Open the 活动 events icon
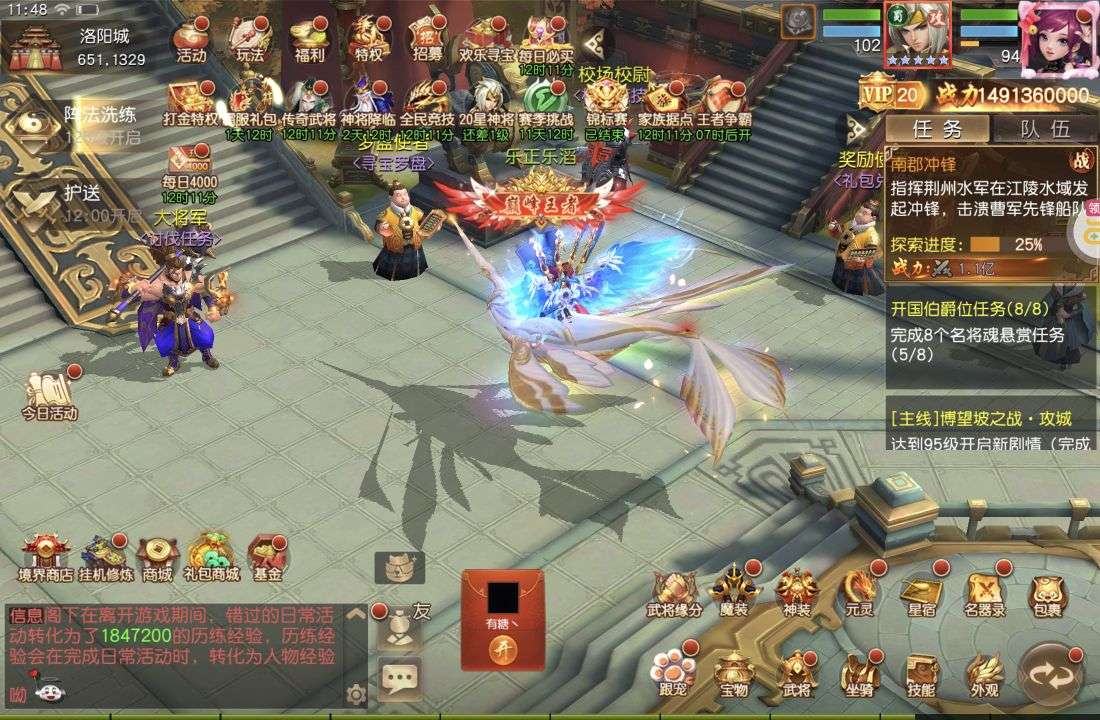 pos(190,41)
